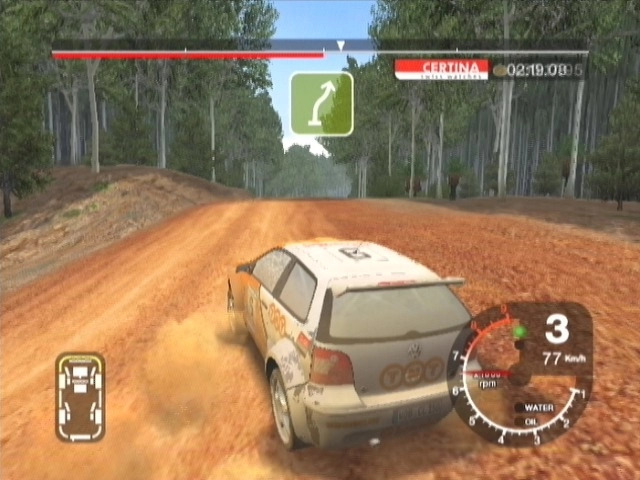640x480 pixels.
Task: Click the stage progress position marker
Action: [x=340, y=45]
